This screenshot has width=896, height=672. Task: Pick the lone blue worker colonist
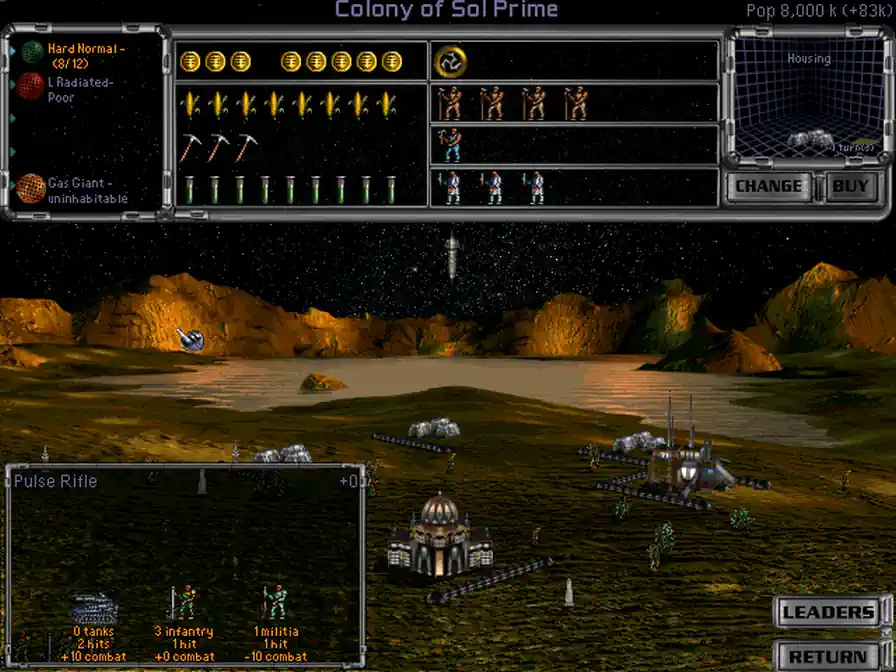(x=452, y=145)
